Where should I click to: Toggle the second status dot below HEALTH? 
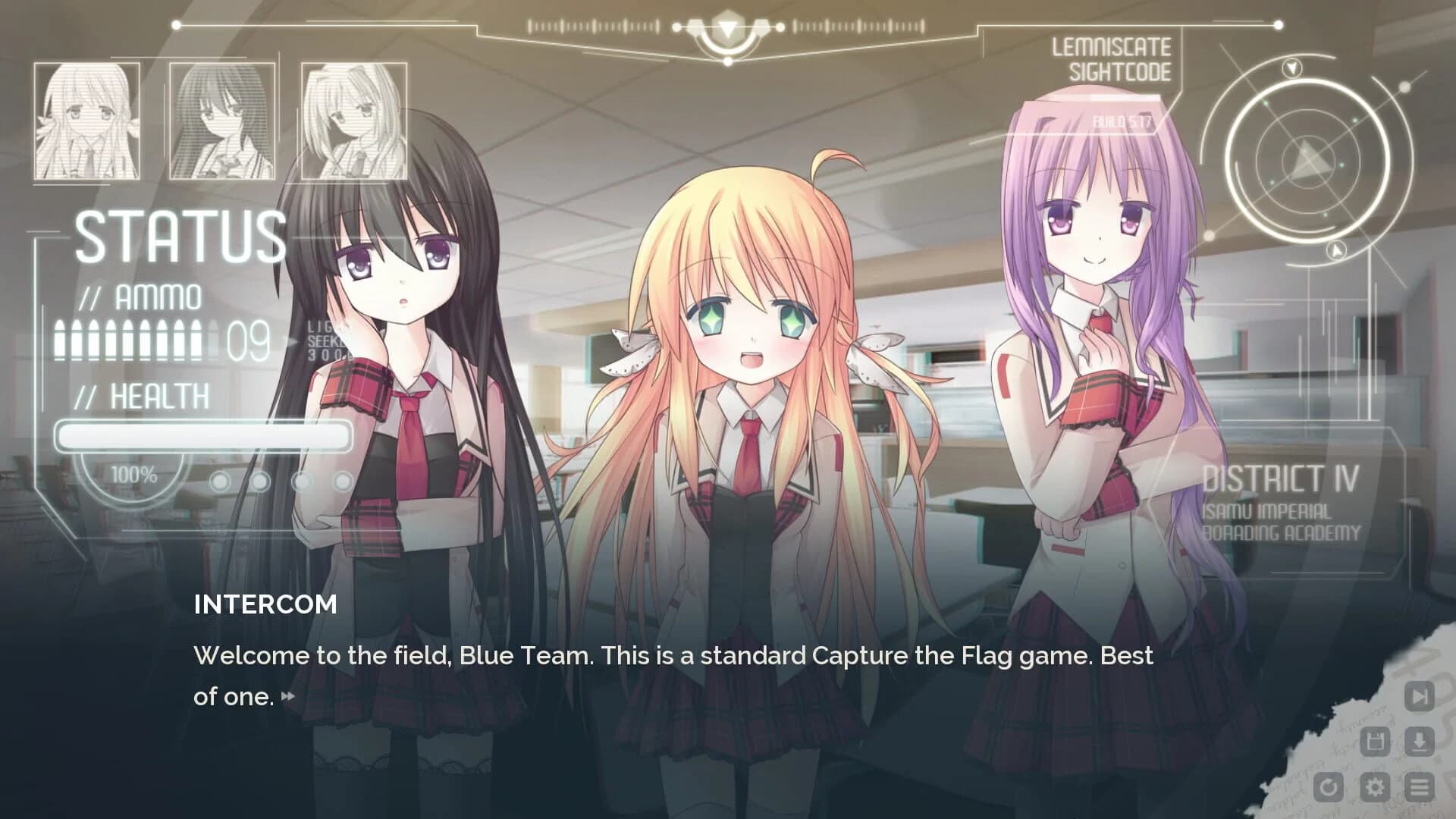(260, 481)
